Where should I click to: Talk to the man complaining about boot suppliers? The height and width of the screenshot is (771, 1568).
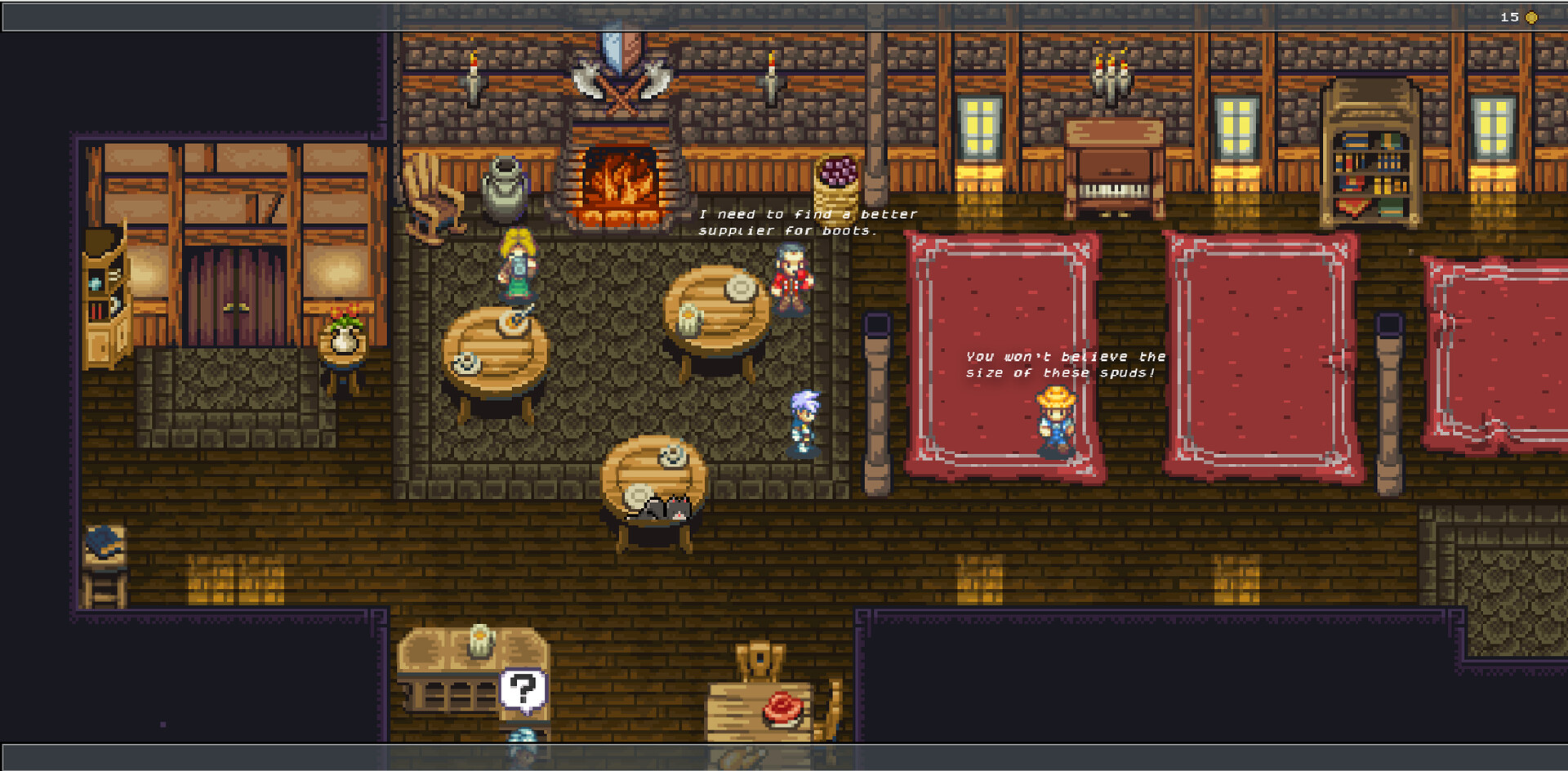[x=788, y=282]
